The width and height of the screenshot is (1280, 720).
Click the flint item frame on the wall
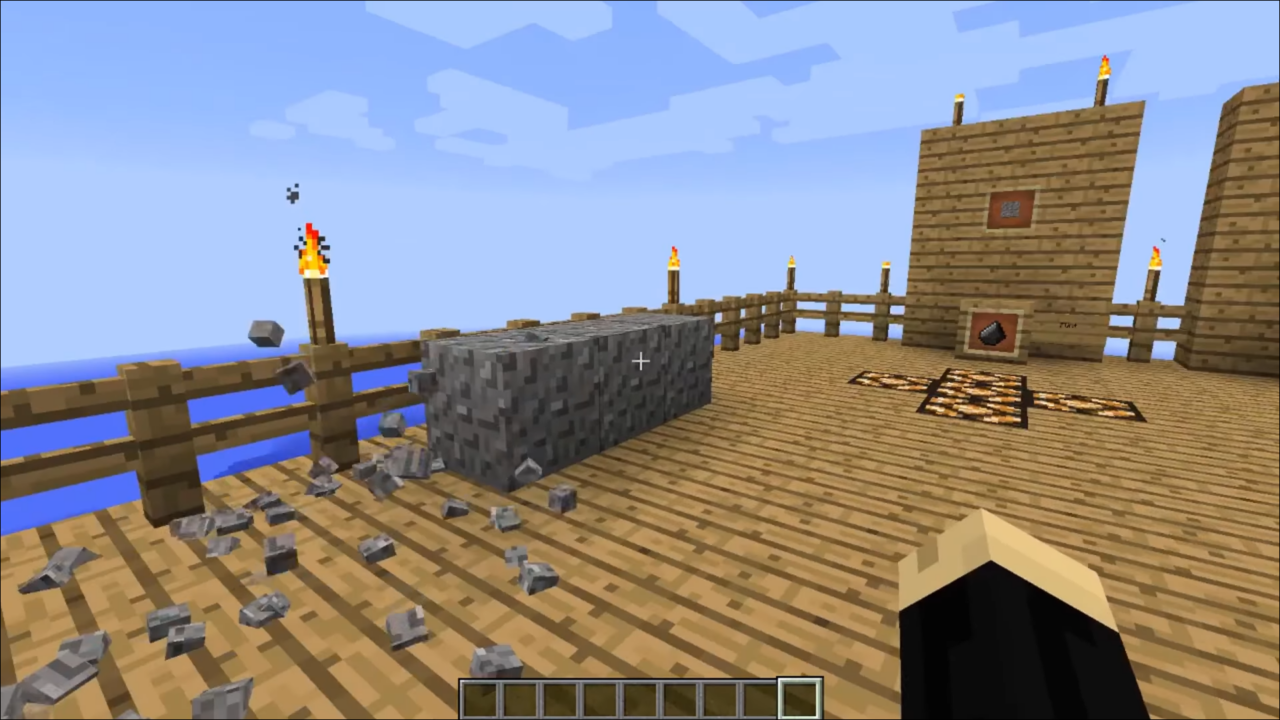pyautogui.click(x=993, y=333)
